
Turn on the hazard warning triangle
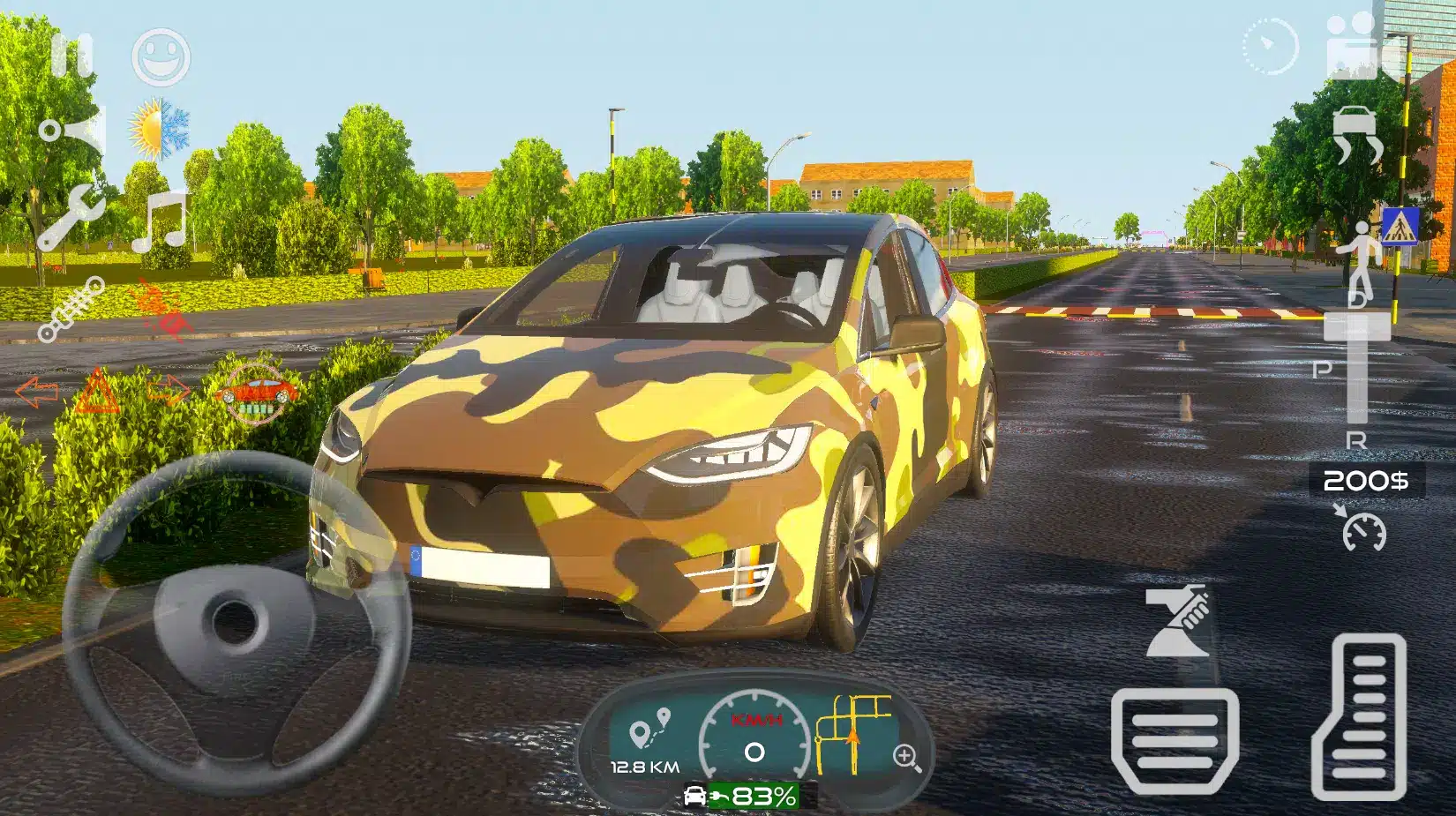(x=97, y=392)
